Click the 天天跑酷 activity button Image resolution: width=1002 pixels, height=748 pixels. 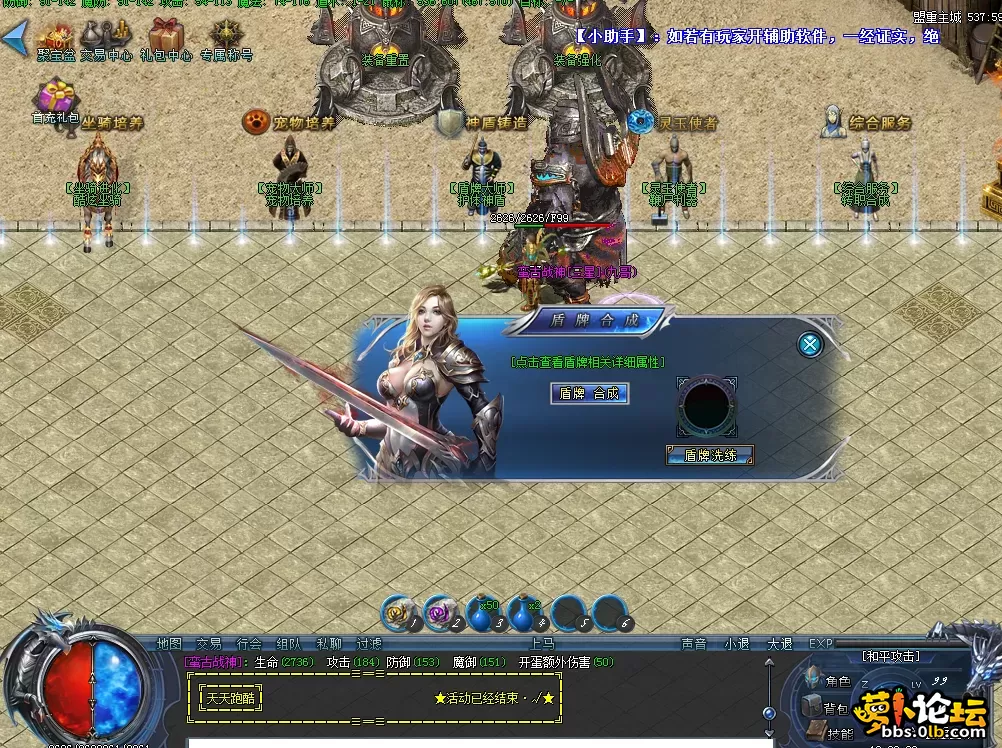(231, 698)
